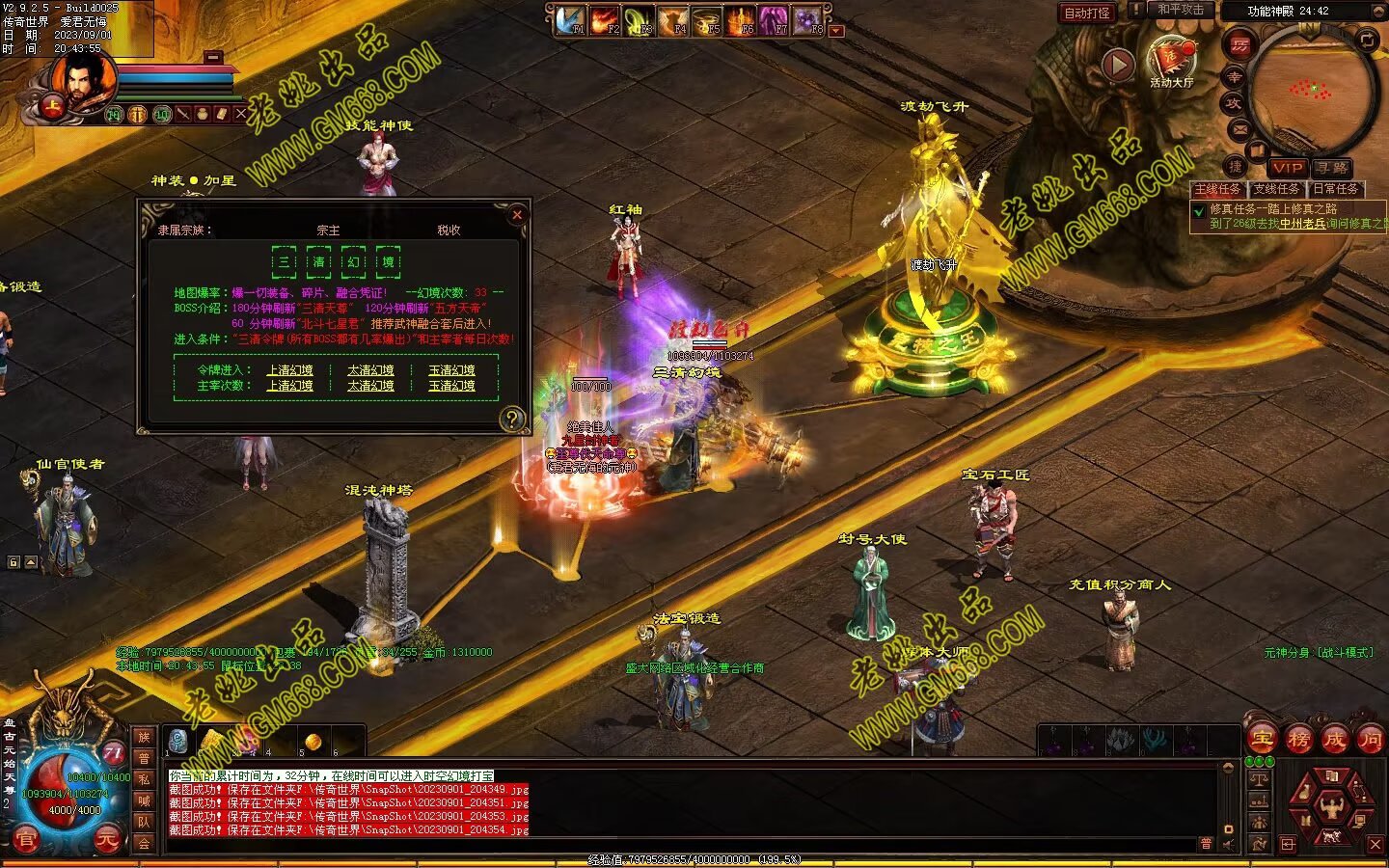1389x868 pixels.
Task: Click the round play arrow button
Action: coord(1117,66)
